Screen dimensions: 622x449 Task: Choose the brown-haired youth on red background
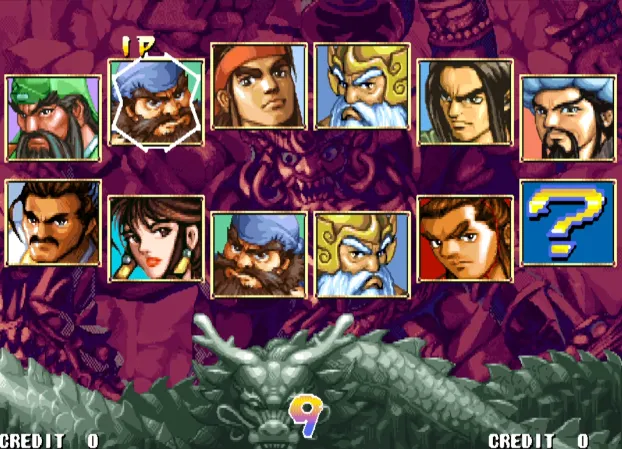[465, 240]
